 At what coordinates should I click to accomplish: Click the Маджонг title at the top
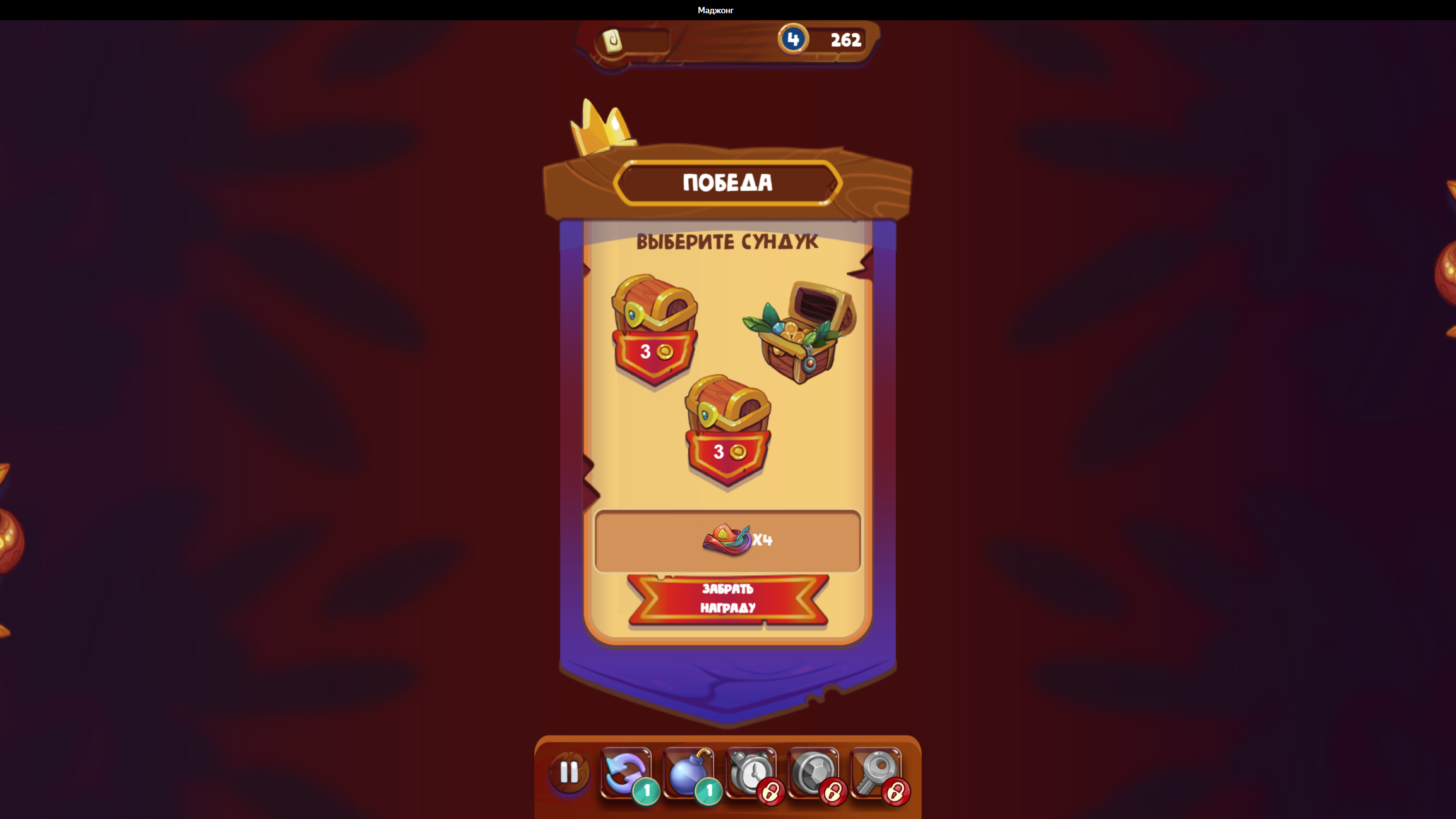click(715, 9)
